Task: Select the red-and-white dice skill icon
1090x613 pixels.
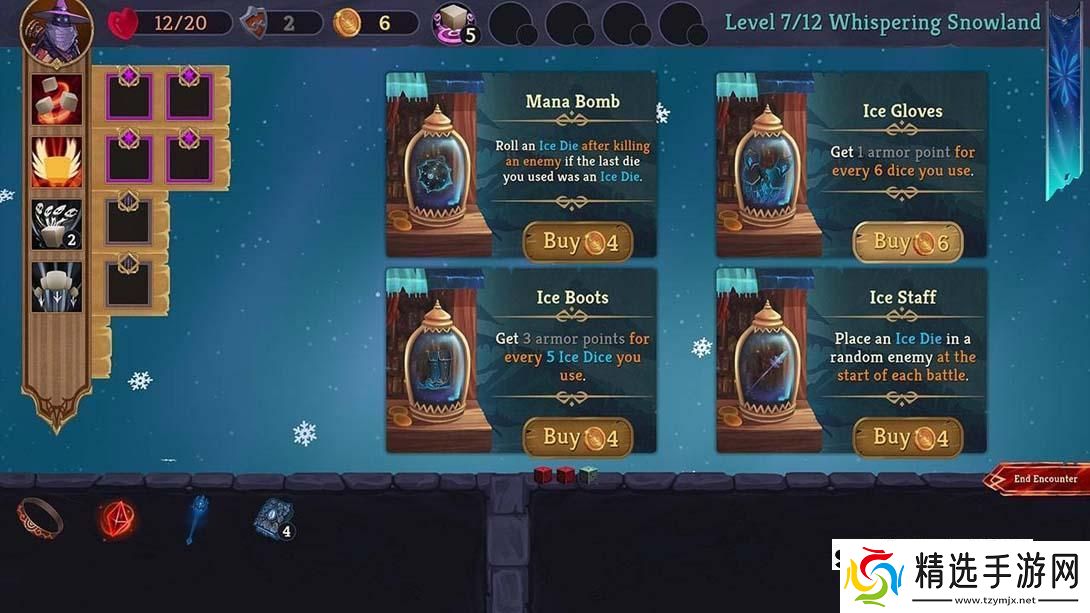Action: tap(57, 99)
